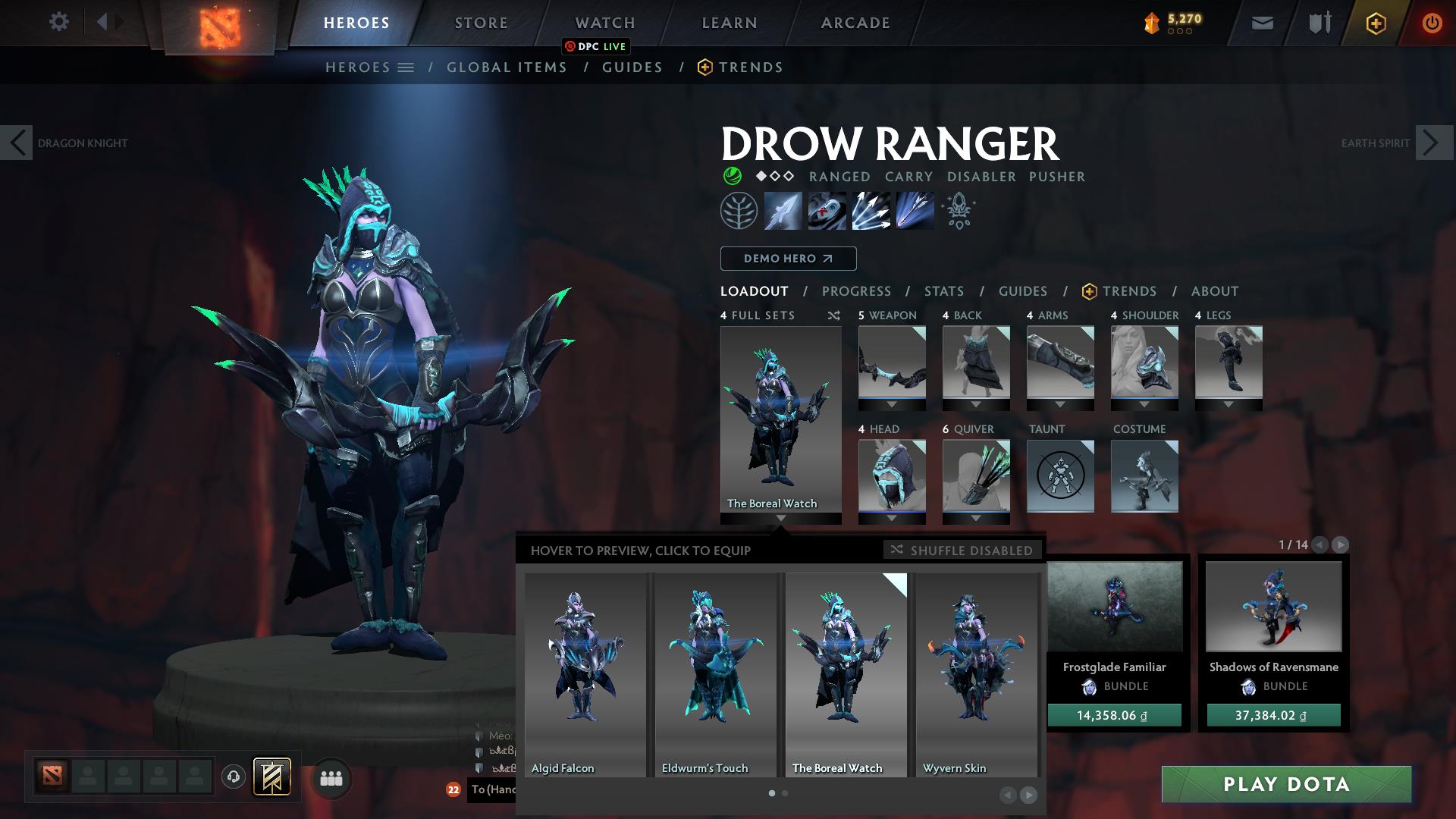The width and height of the screenshot is (1456, 819).
Task: Click the shuffle icon beside 4 Full Sets
Action: coord(833,315)
